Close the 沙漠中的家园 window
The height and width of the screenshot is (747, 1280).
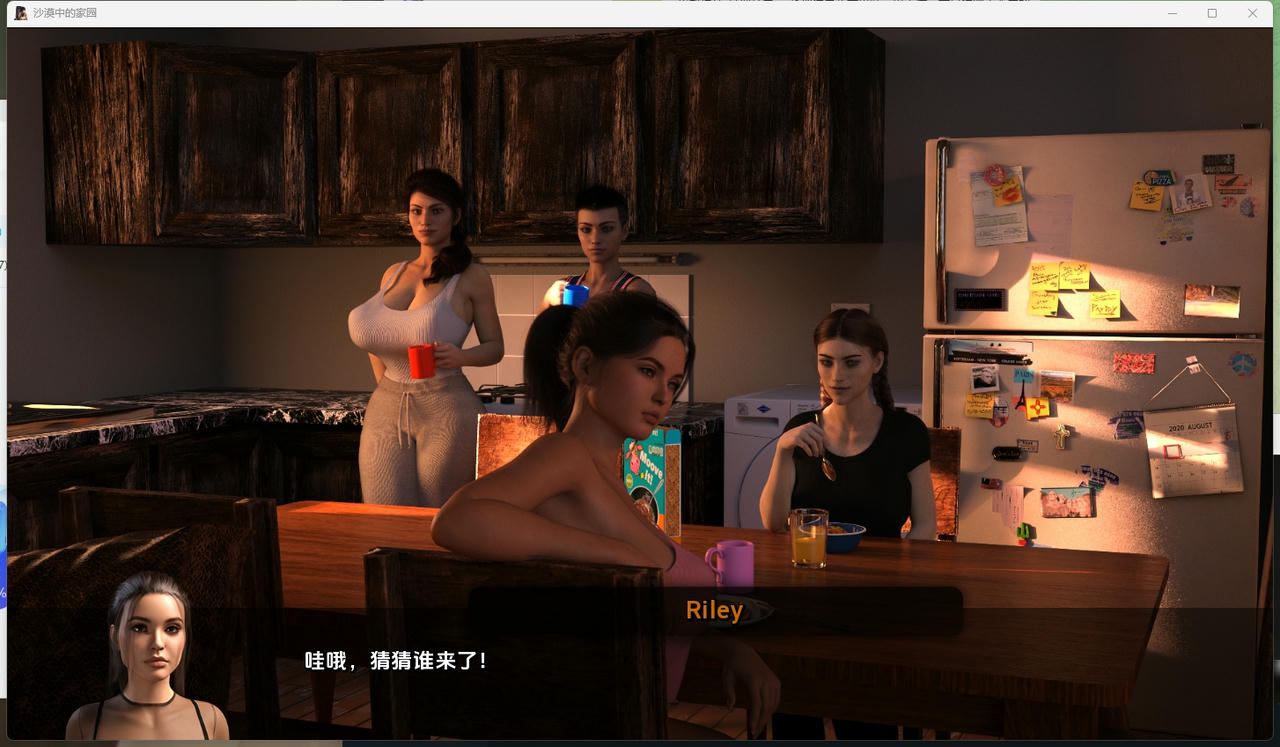click(x=1252, y=13)
